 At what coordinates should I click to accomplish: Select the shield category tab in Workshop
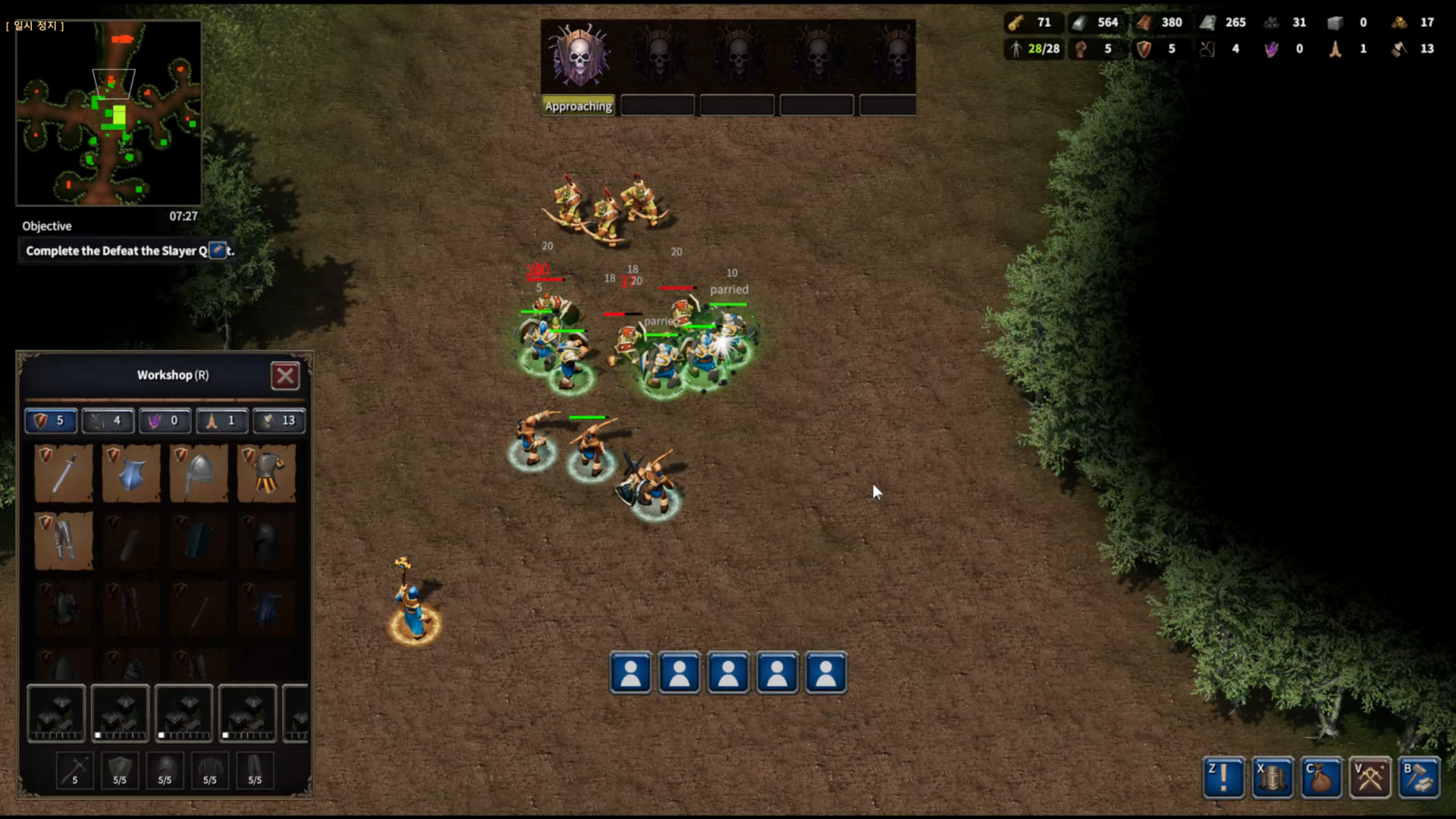click(x=50, y=421)
